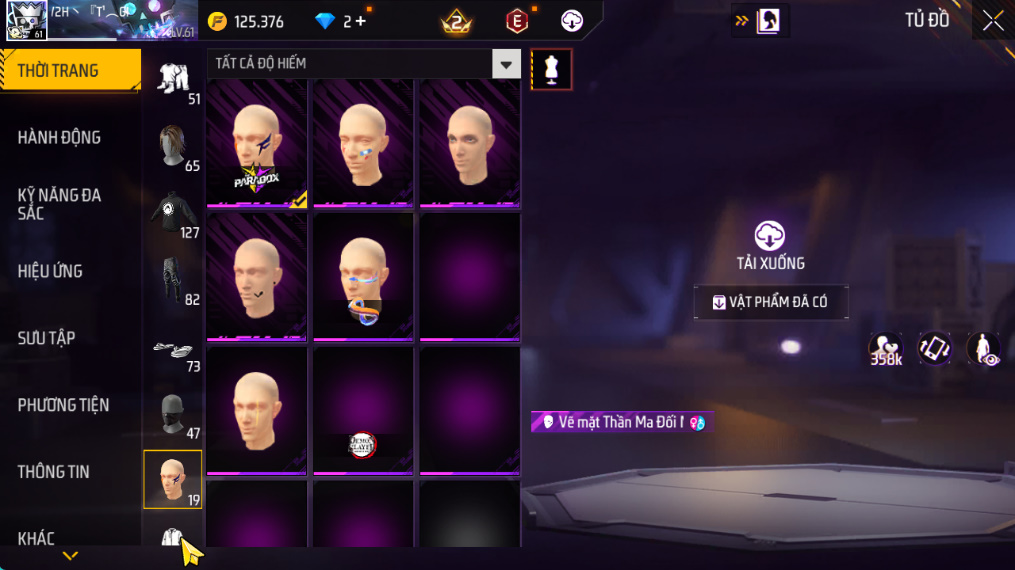Close the TỦ ĐỒ vault screen
1015x570 pixels.
(992, 21)
